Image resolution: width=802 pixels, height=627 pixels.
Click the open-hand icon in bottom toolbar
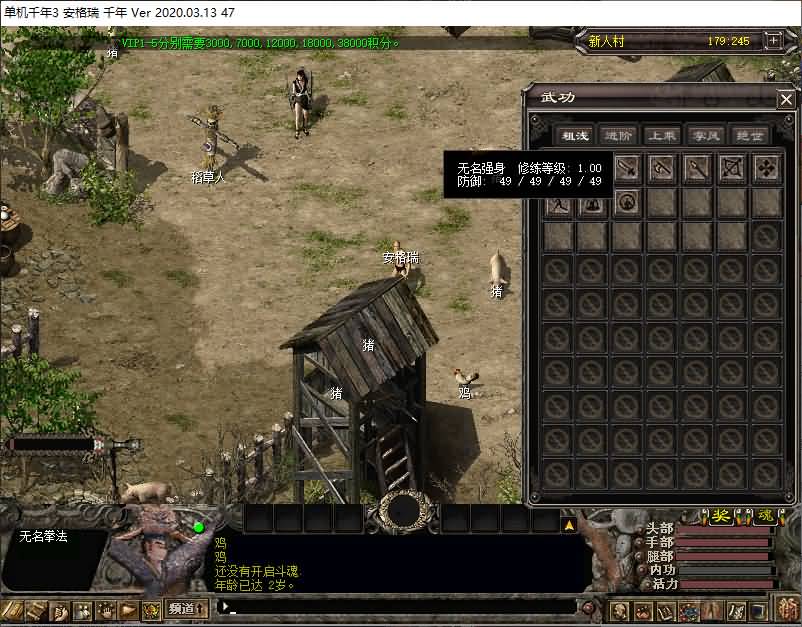105,609
